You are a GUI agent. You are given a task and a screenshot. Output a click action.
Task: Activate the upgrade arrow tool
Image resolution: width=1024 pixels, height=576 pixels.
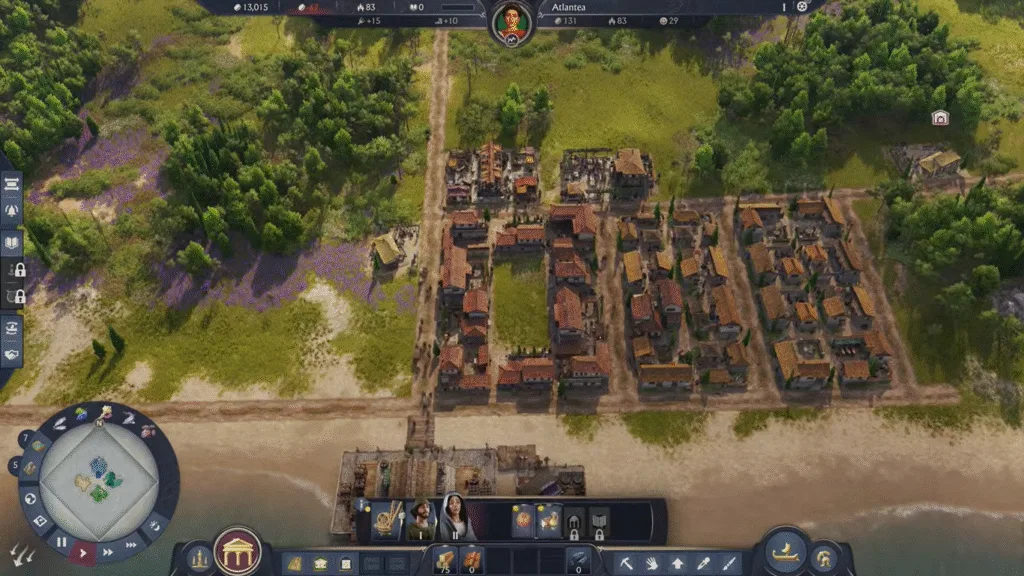pos(678,563)
